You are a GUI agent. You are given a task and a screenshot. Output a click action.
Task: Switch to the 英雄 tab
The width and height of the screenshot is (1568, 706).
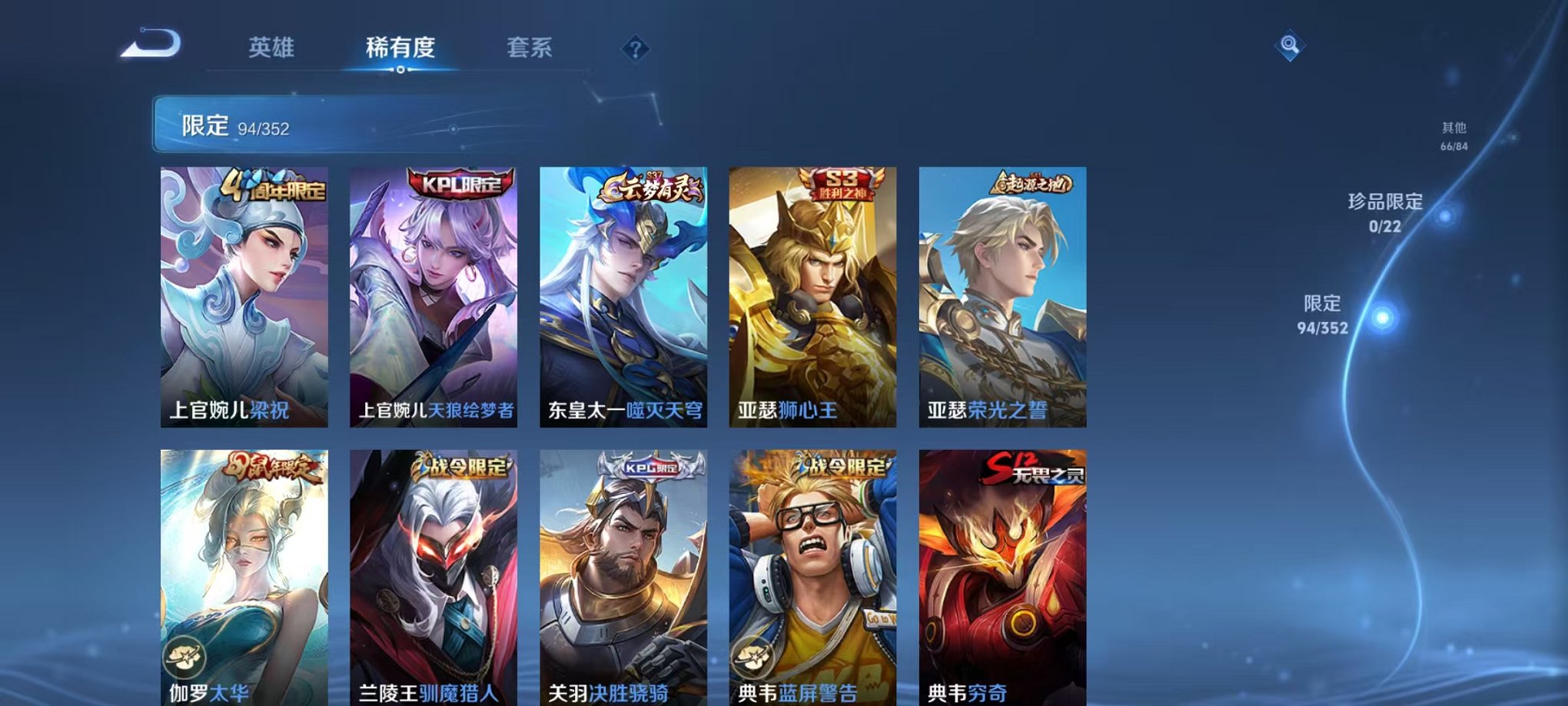tap(274, 48)
